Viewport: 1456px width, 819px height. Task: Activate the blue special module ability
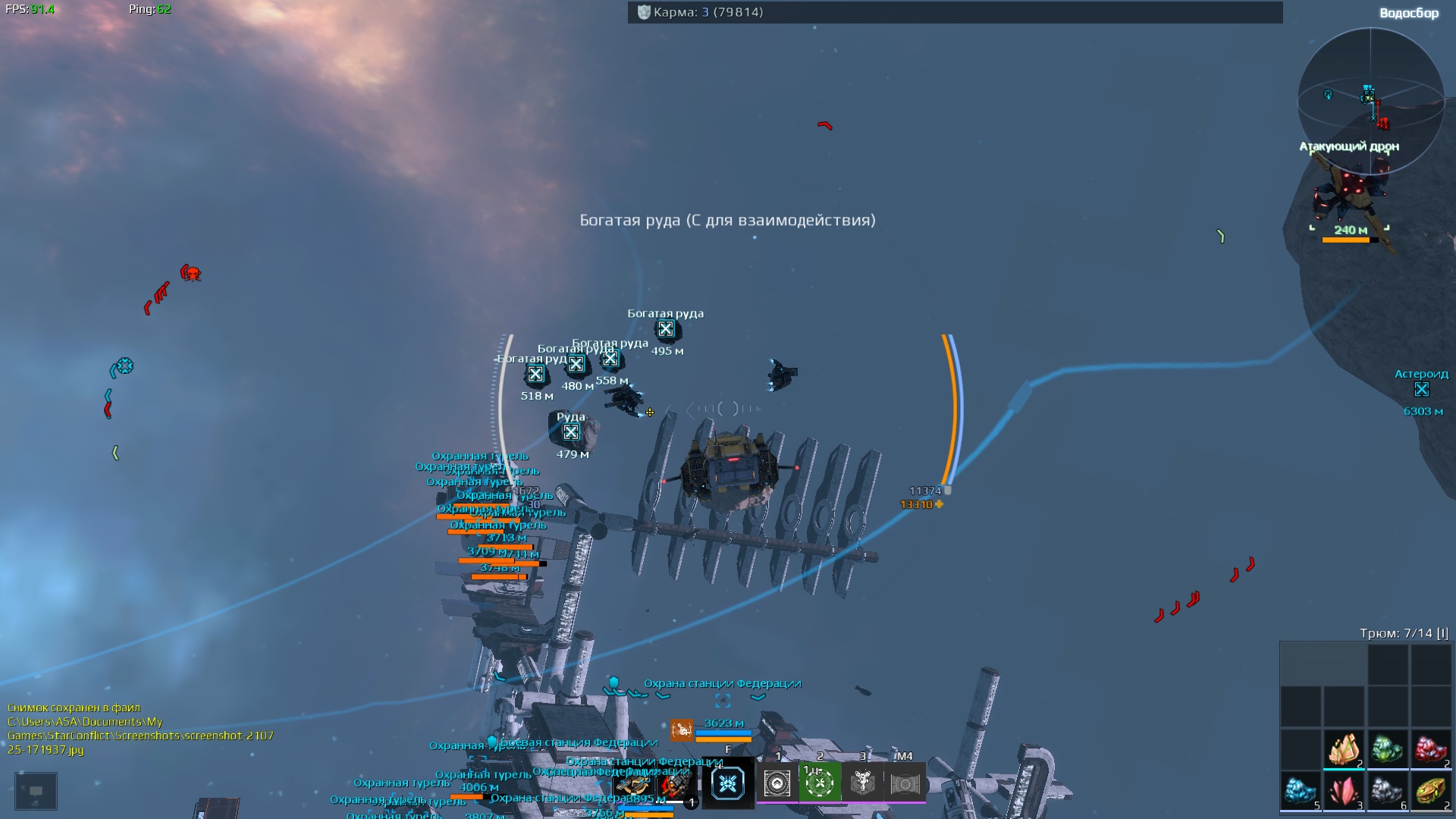click(x=728, y=783)
